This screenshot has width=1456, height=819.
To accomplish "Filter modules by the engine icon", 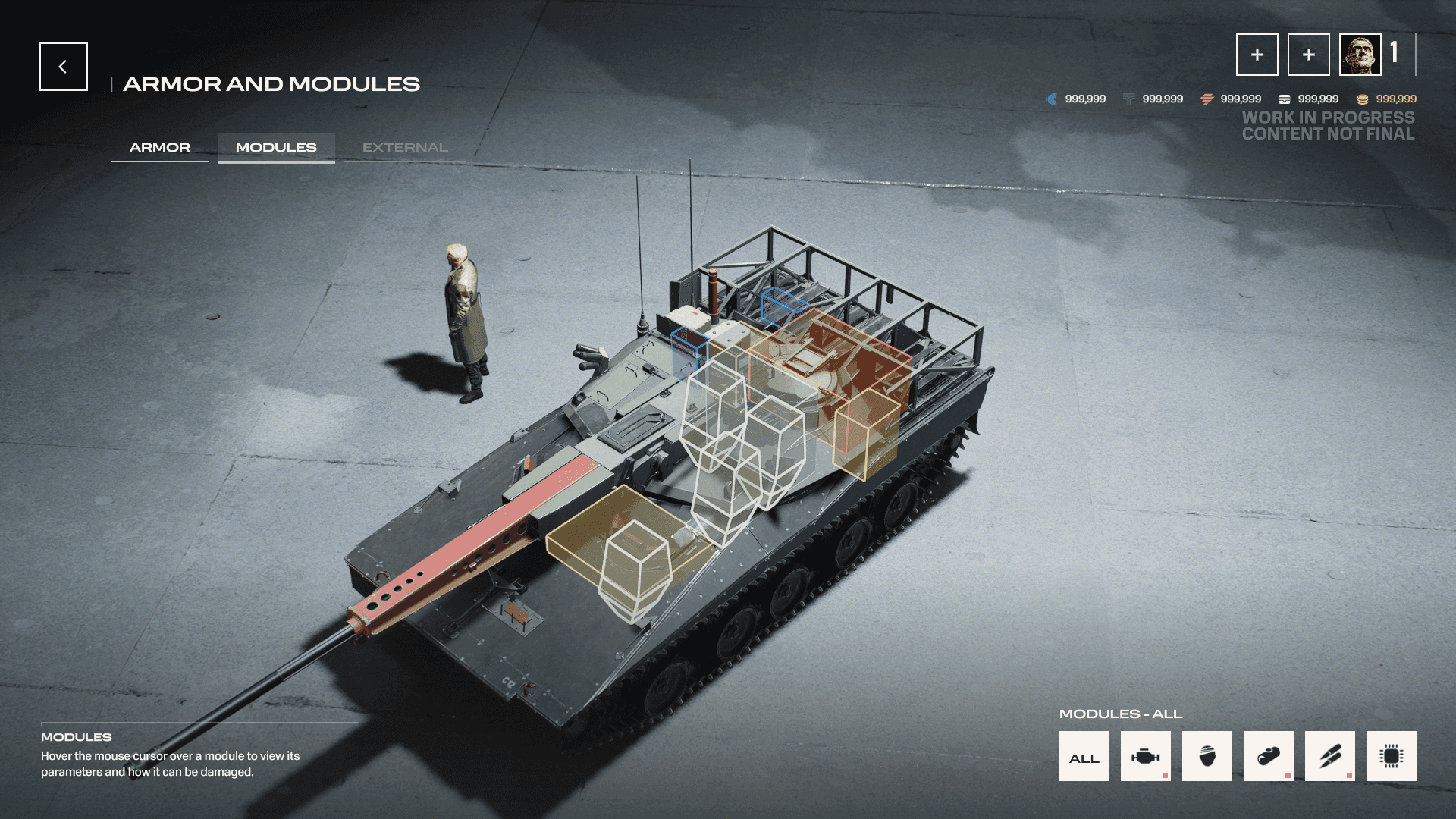I will pos(1145,757).
